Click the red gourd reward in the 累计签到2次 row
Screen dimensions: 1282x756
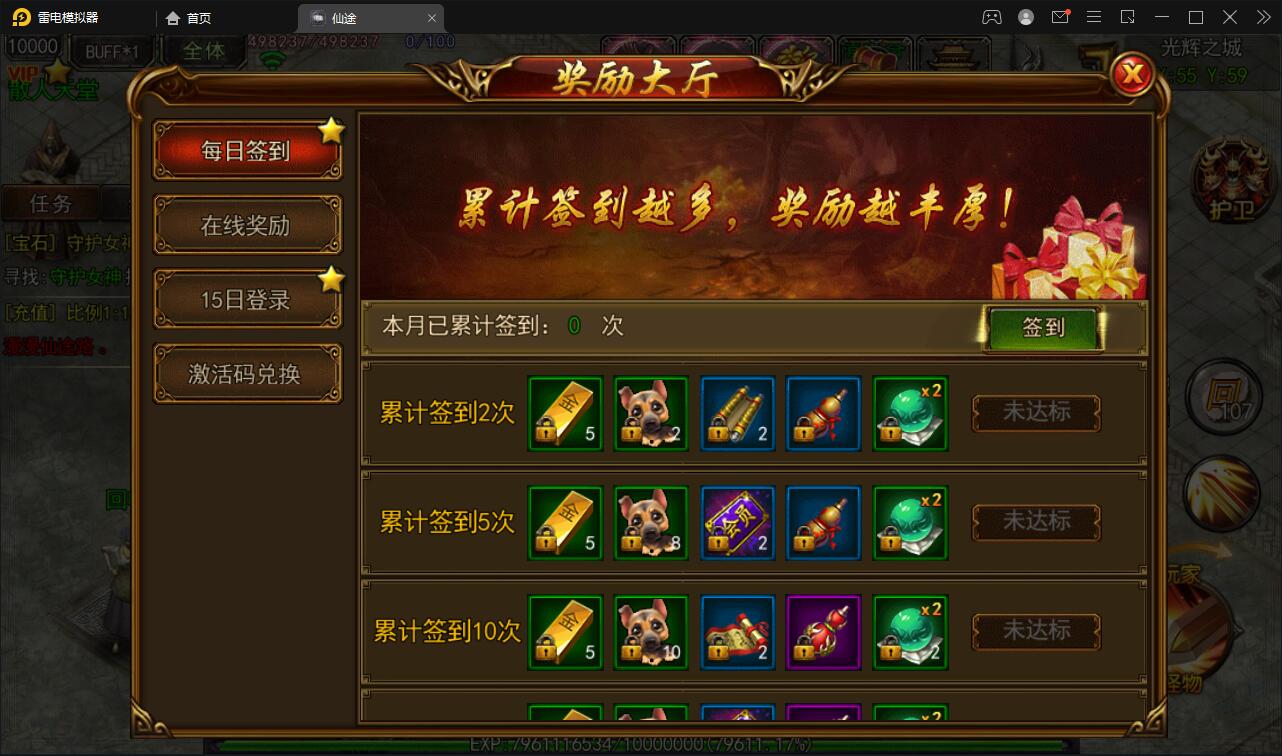[x=823, y=412]
